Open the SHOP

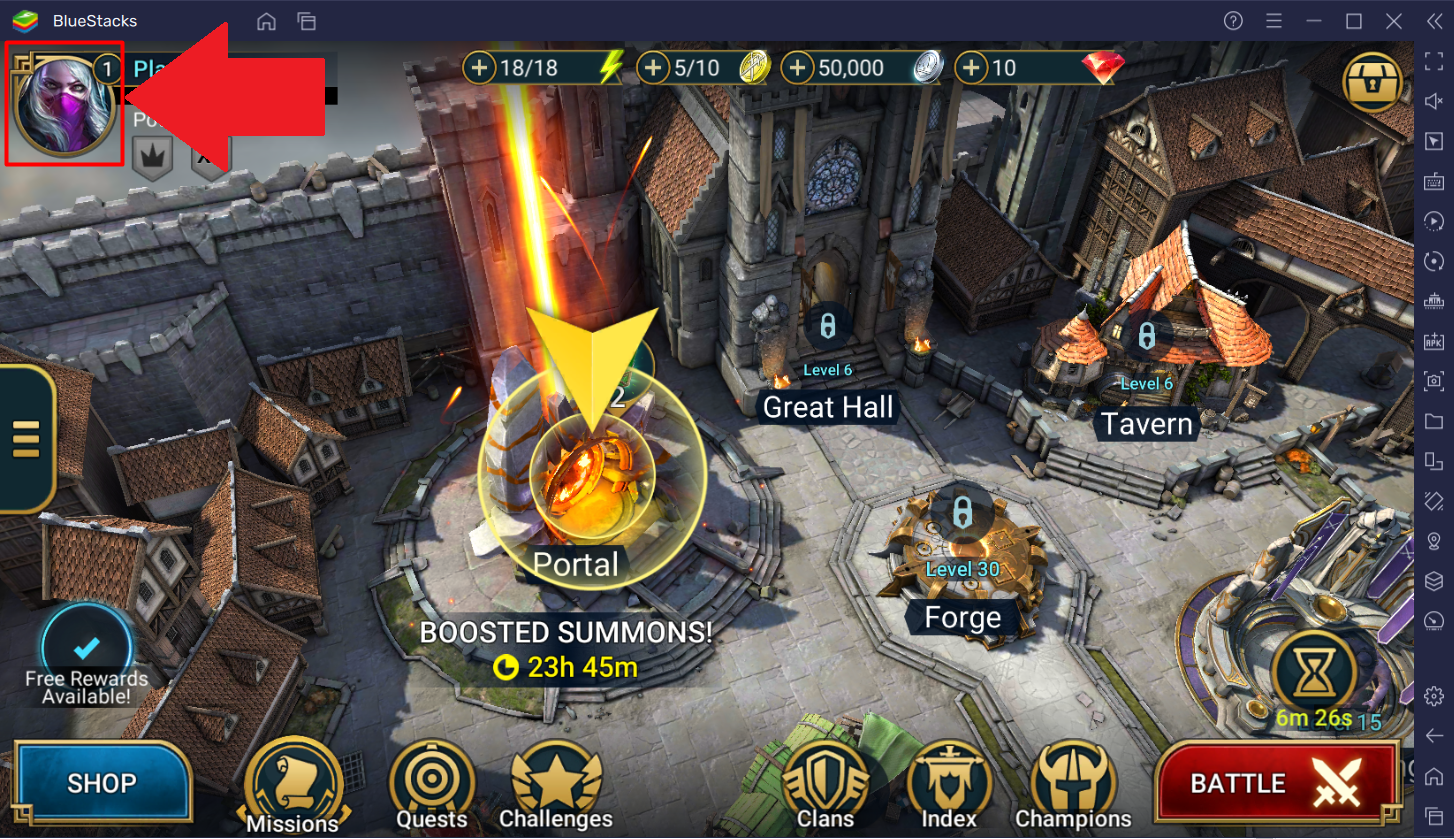[102, 782]
